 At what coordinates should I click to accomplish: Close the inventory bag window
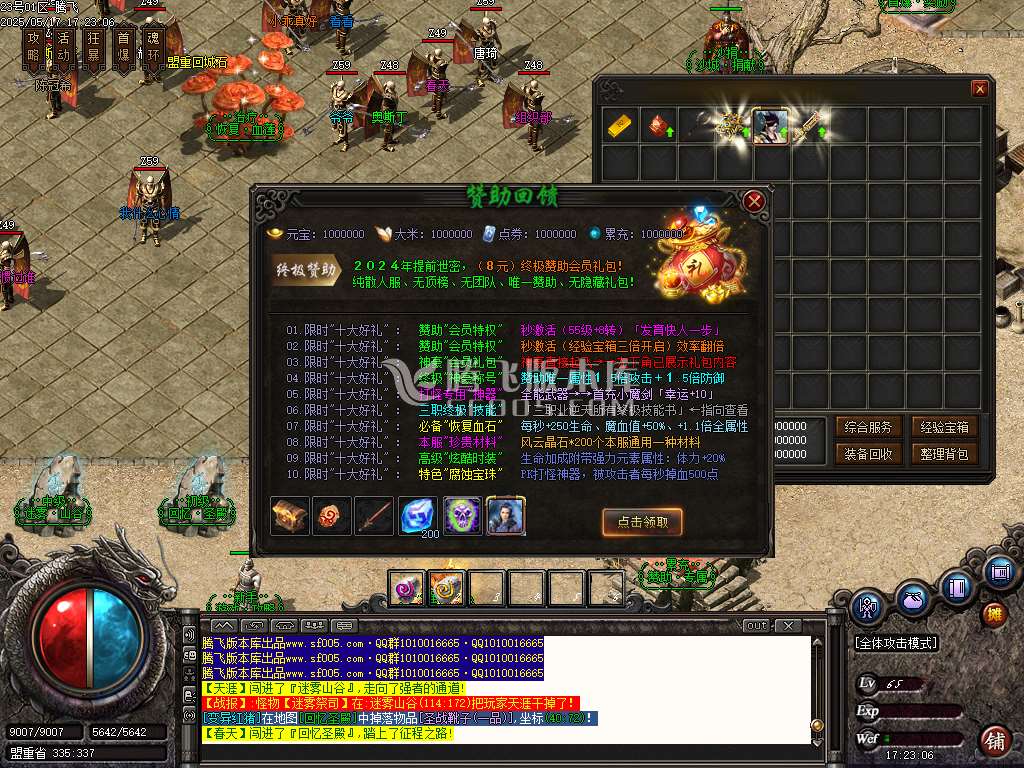pyautogui.click(x=979, y=89)
